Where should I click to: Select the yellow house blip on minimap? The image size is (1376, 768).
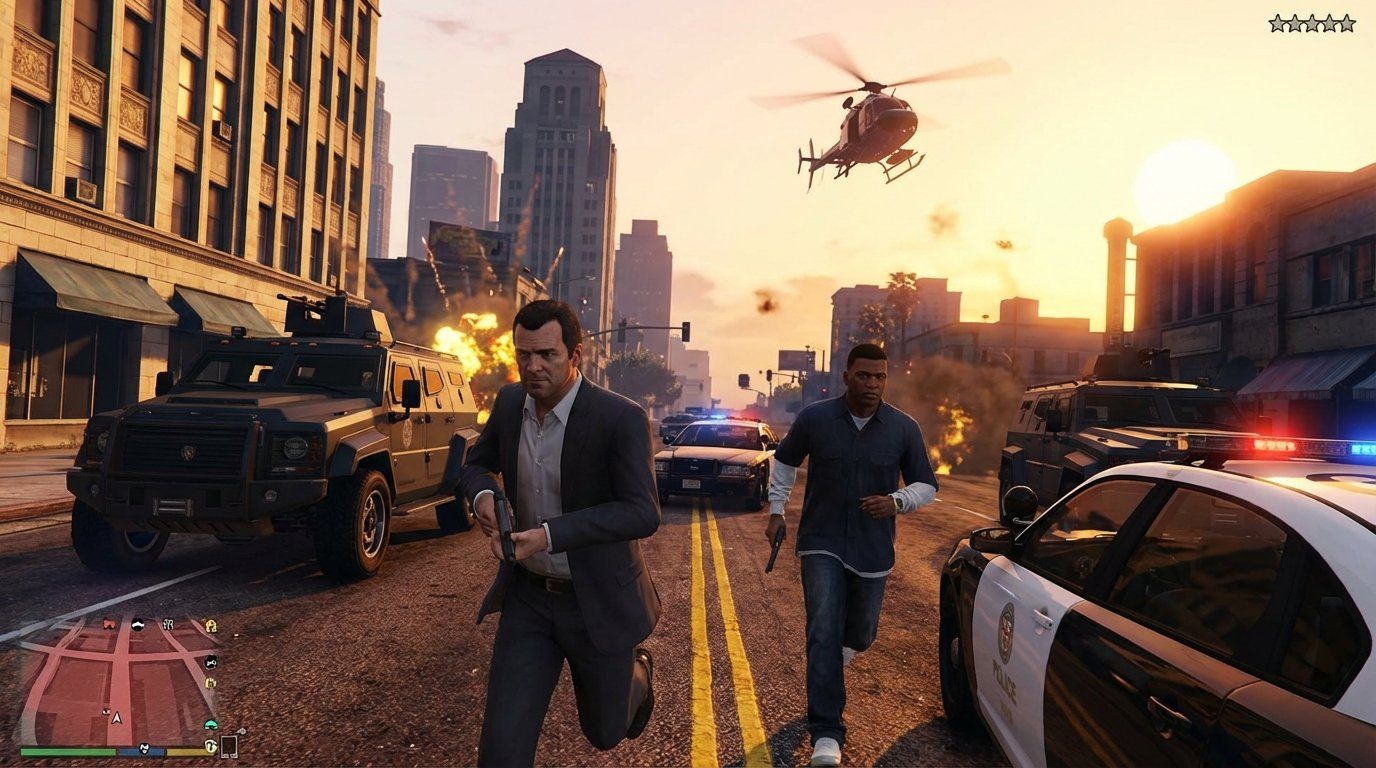(211, 626)
